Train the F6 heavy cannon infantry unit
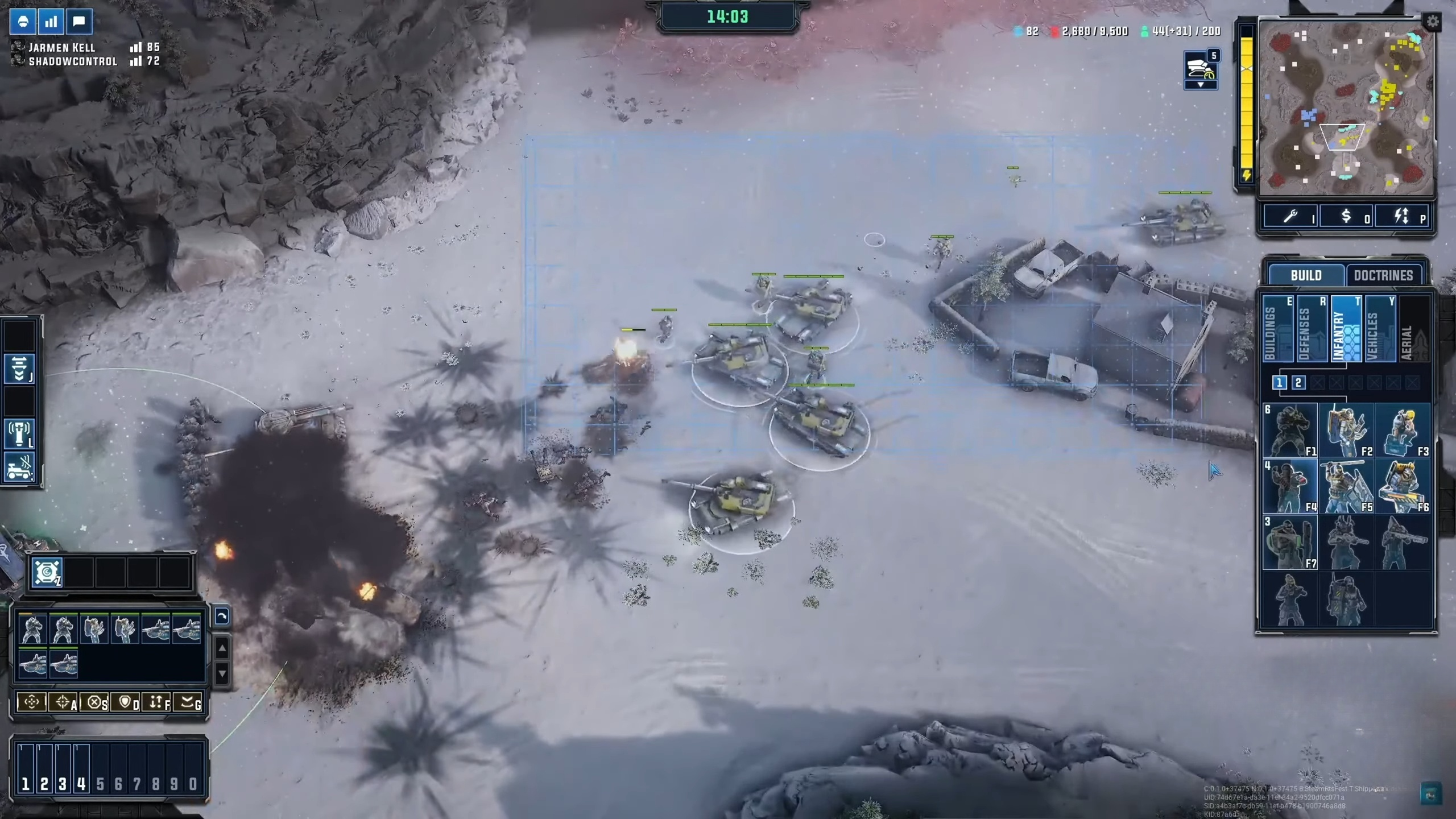Viewport: 1456px width, 819px height. coord(1402,487)
